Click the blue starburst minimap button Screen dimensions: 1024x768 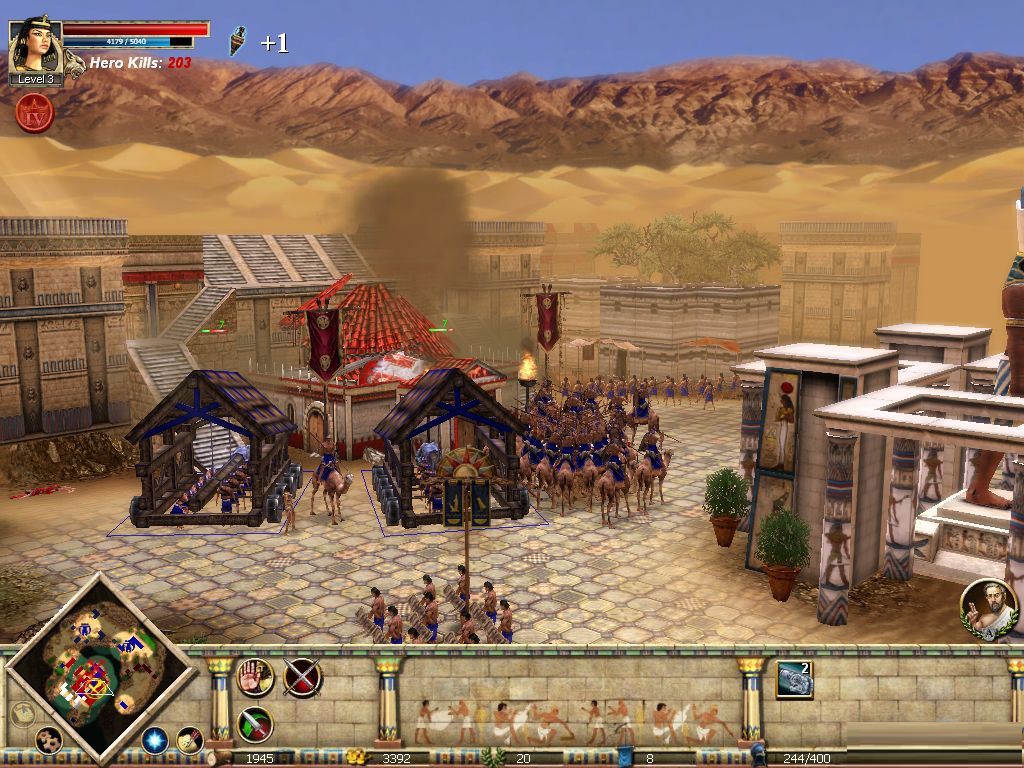(154, 740)
